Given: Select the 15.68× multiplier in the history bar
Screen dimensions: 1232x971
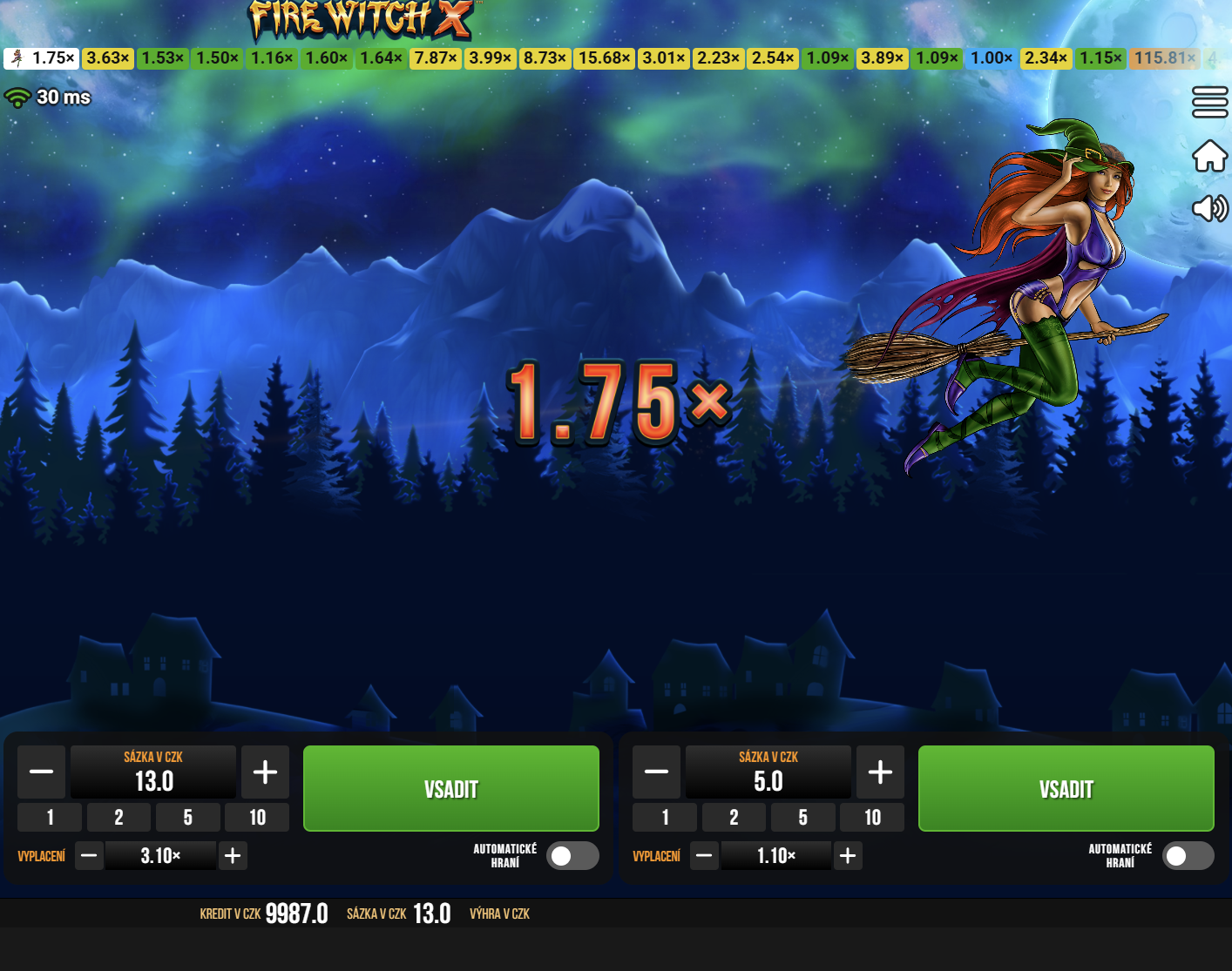Looking at the screenshot, I should click(x=604, y=58).
